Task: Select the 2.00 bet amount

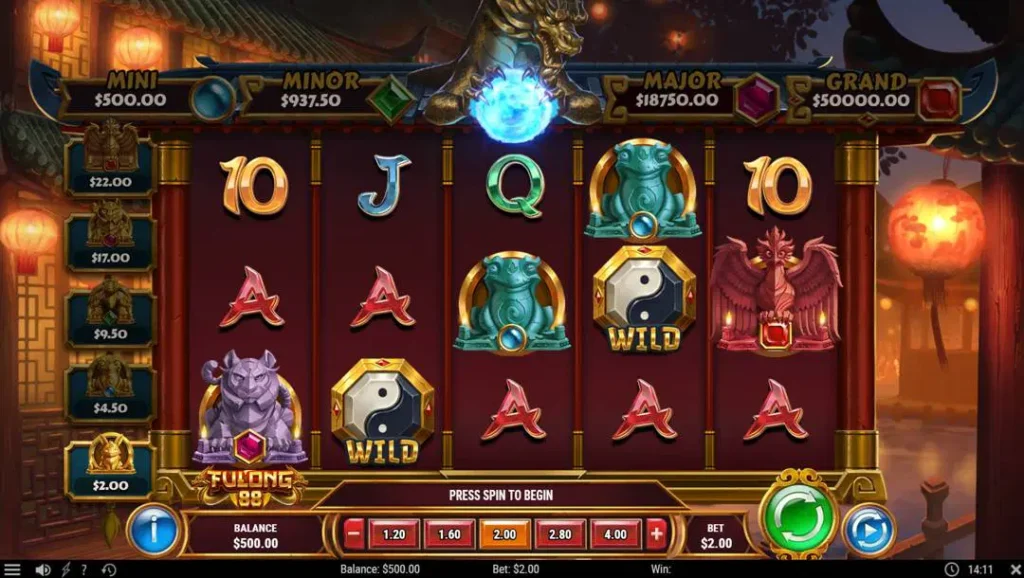Action: pos(505,534)
